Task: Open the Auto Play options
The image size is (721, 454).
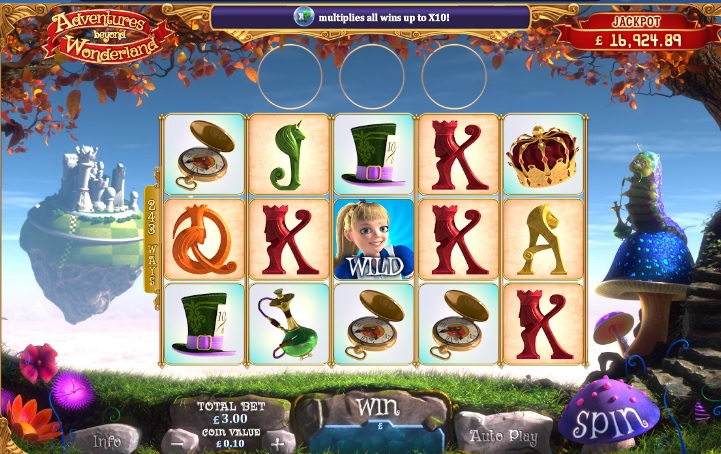Action: coord(503,436)
